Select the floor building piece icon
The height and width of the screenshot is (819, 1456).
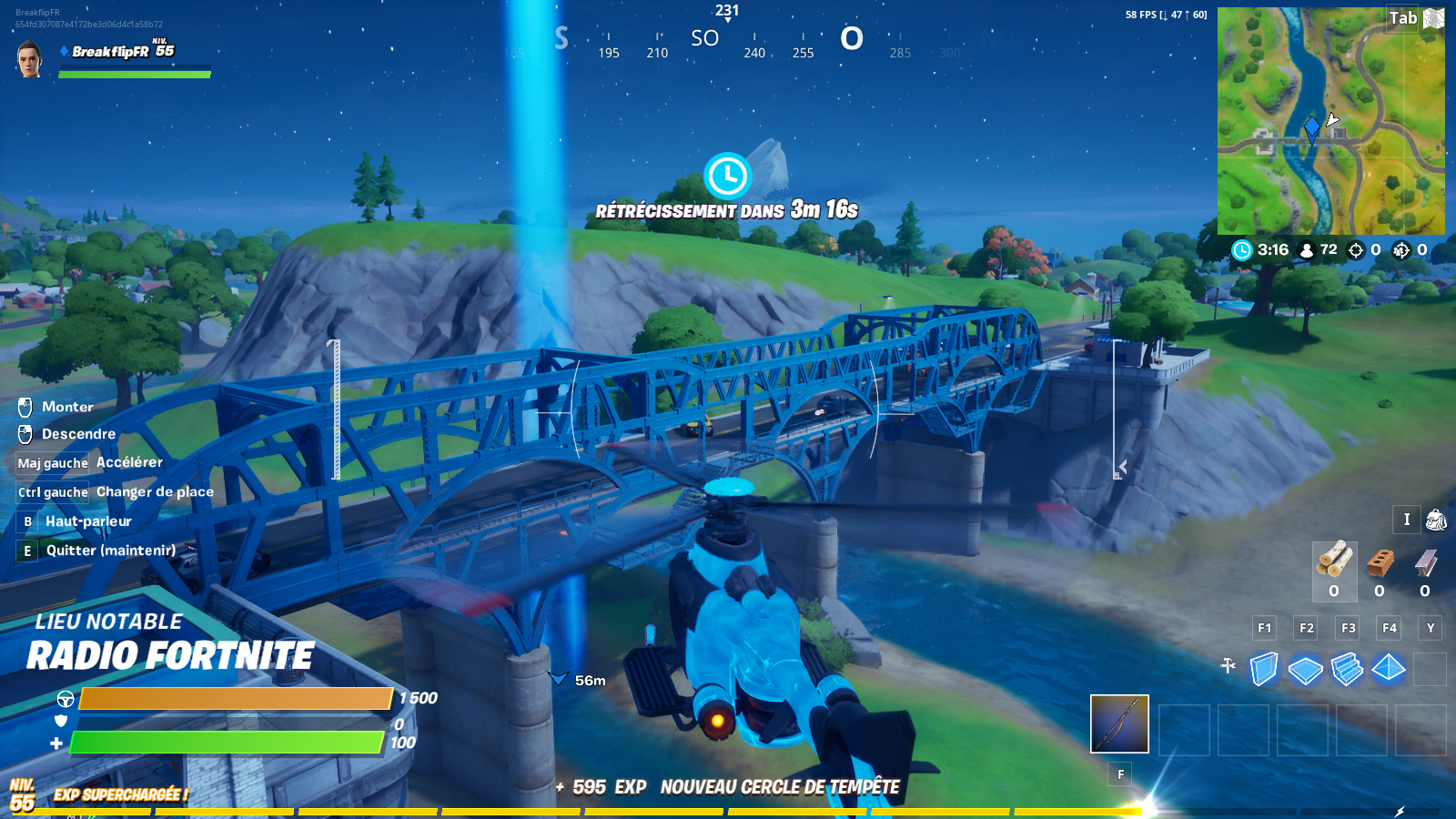click(x=1306, y=668)
